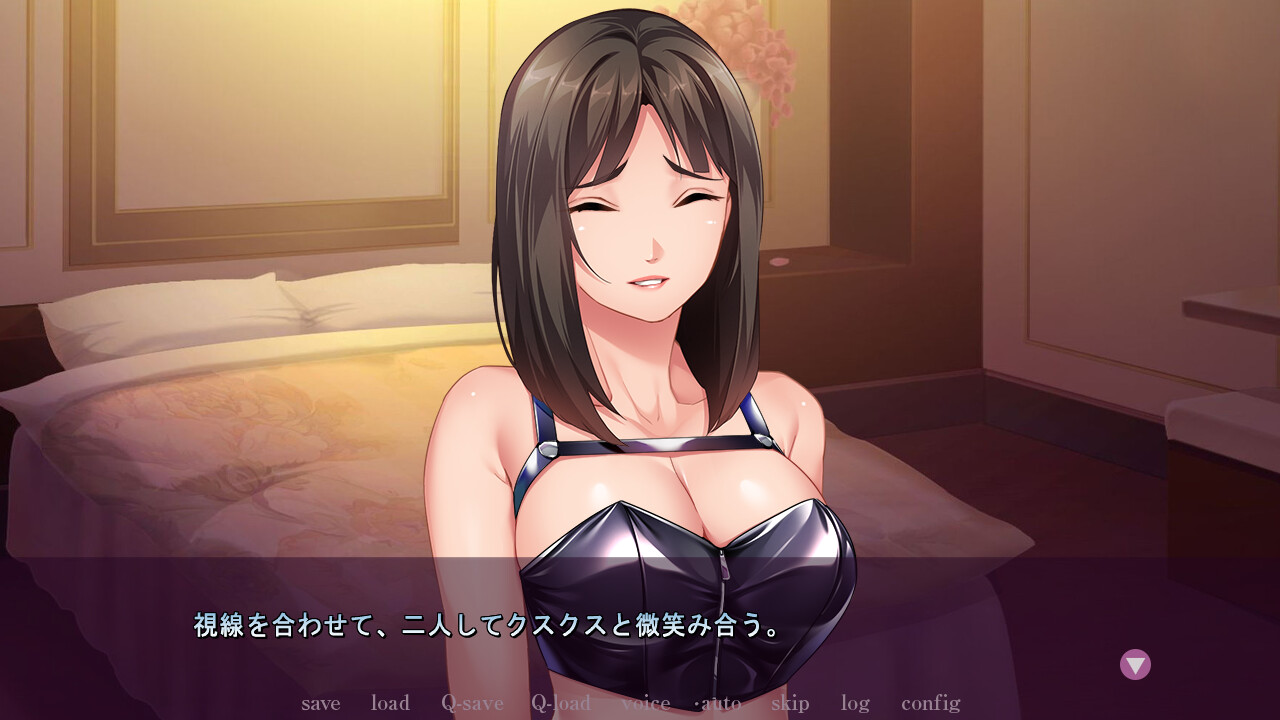Image resolution: width=1280 pixels, height=720 pixels.
Task: Perform a quick save with Q-save
Action: tap(471, 703)
